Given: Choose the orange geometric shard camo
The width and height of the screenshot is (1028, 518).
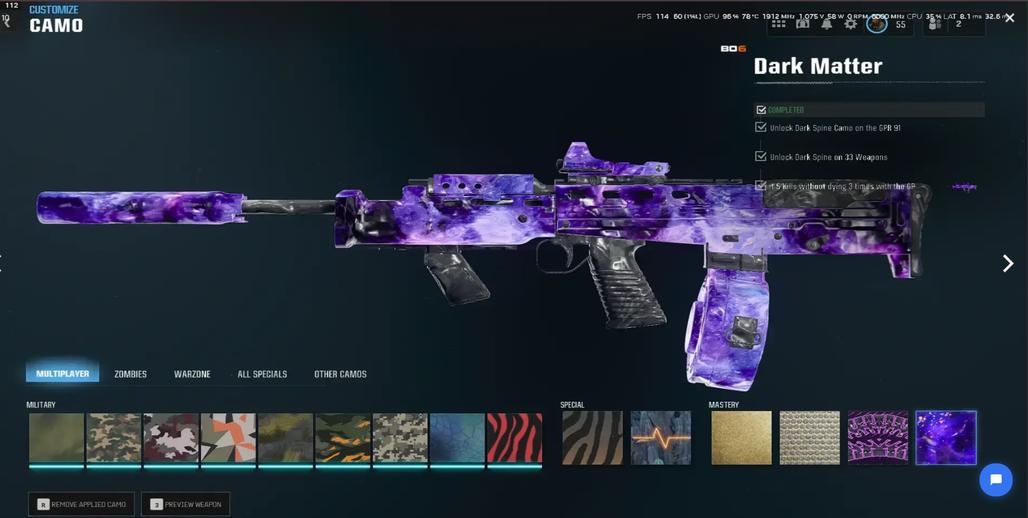Looking at the screenshot, I should (x=228, y=438).
